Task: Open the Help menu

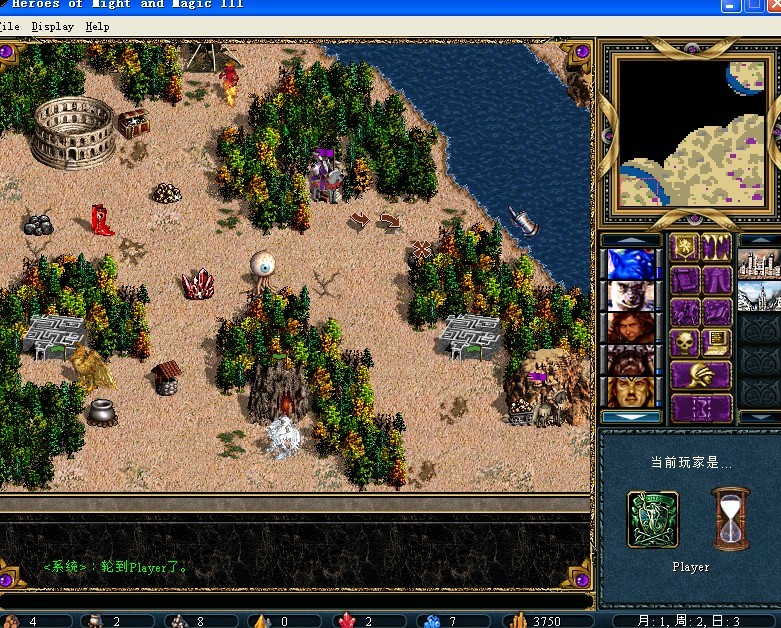Action: pyautogui.click(x=97, y=26)
